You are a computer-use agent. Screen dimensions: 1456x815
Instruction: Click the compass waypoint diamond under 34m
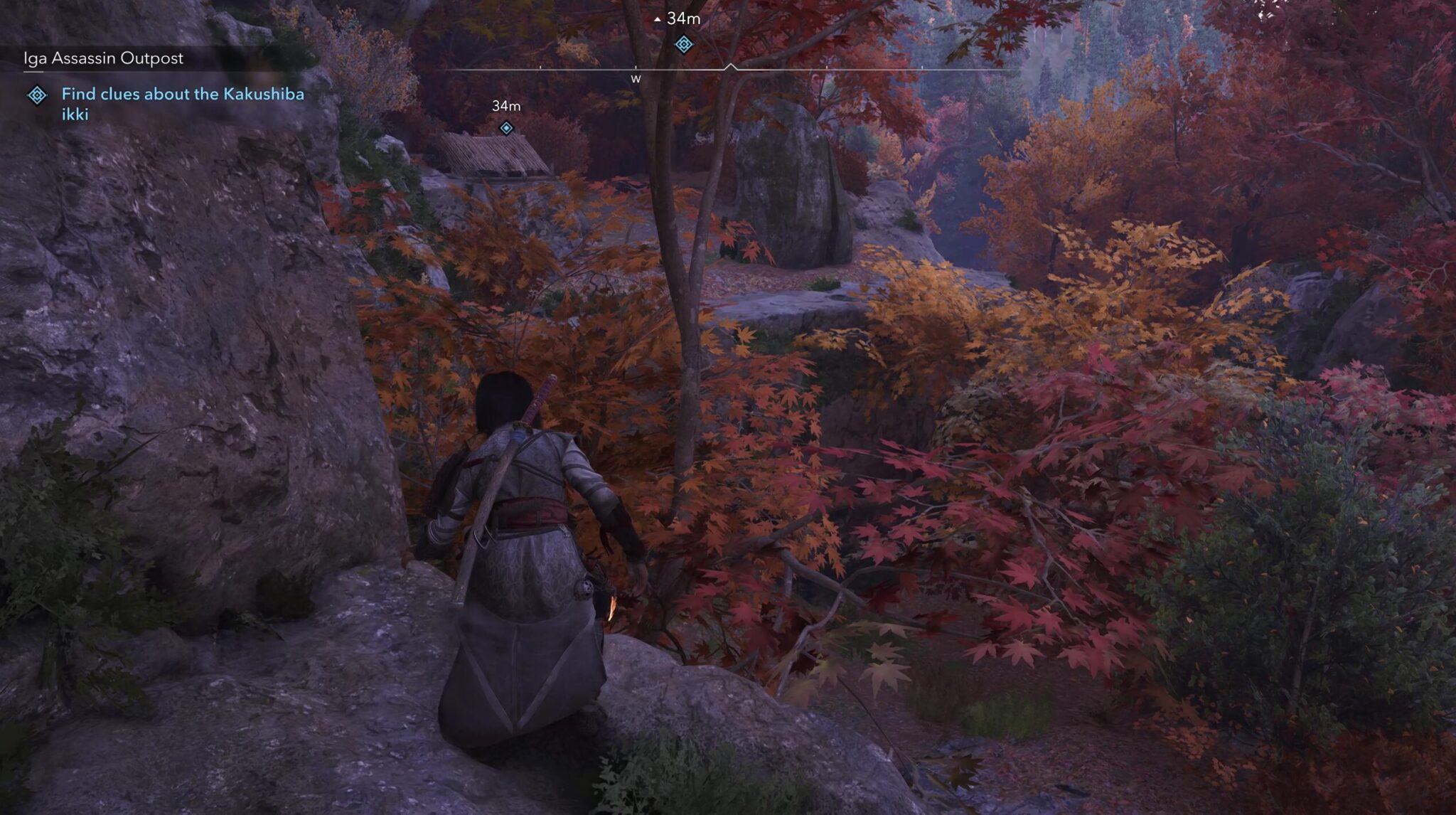(x=683, y=44)
